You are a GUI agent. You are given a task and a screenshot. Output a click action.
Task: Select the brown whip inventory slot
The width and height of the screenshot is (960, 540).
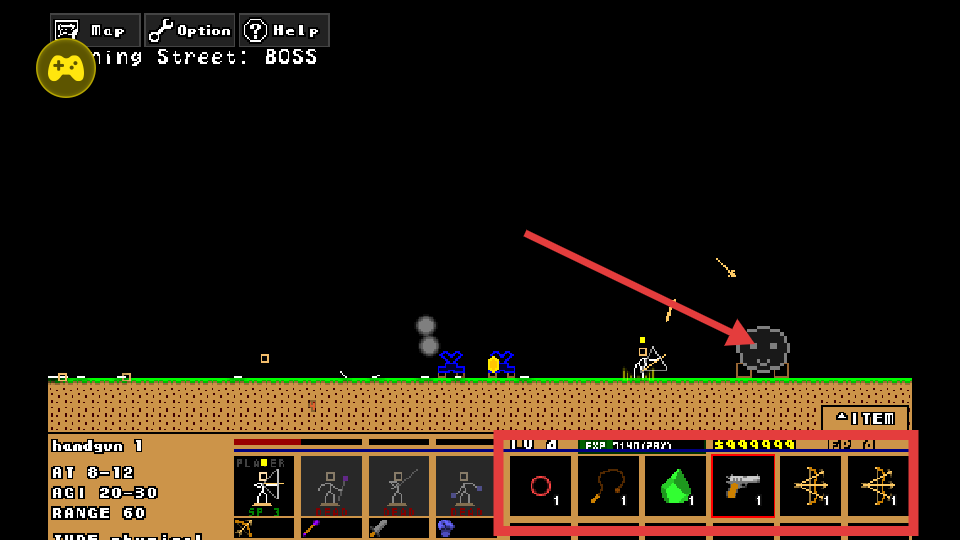[x=609, y=486]
